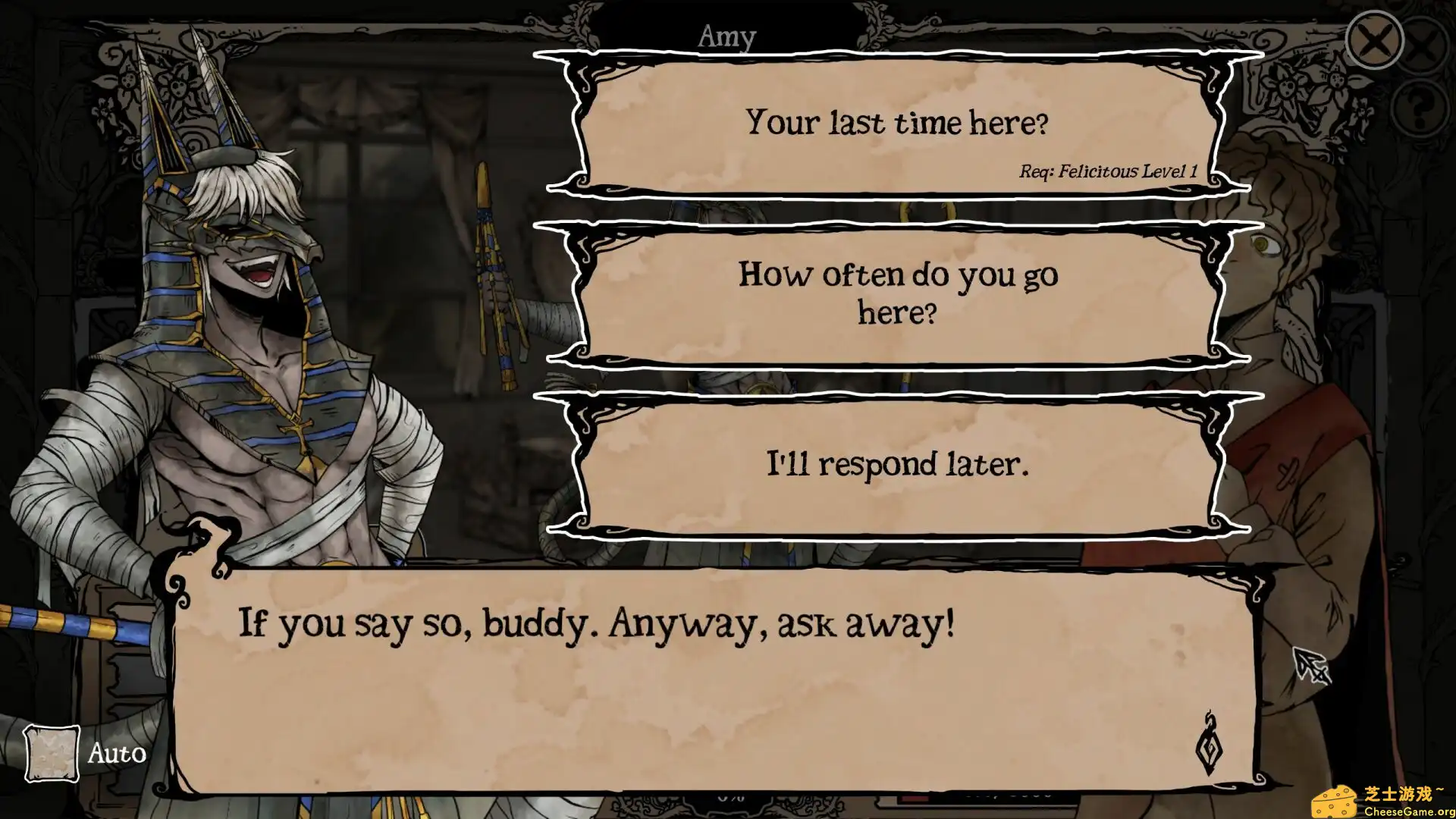The height and width of the screenshot is (819, 1456).
Task: Ask "How often do you go here?"
Action: [897, 294]
